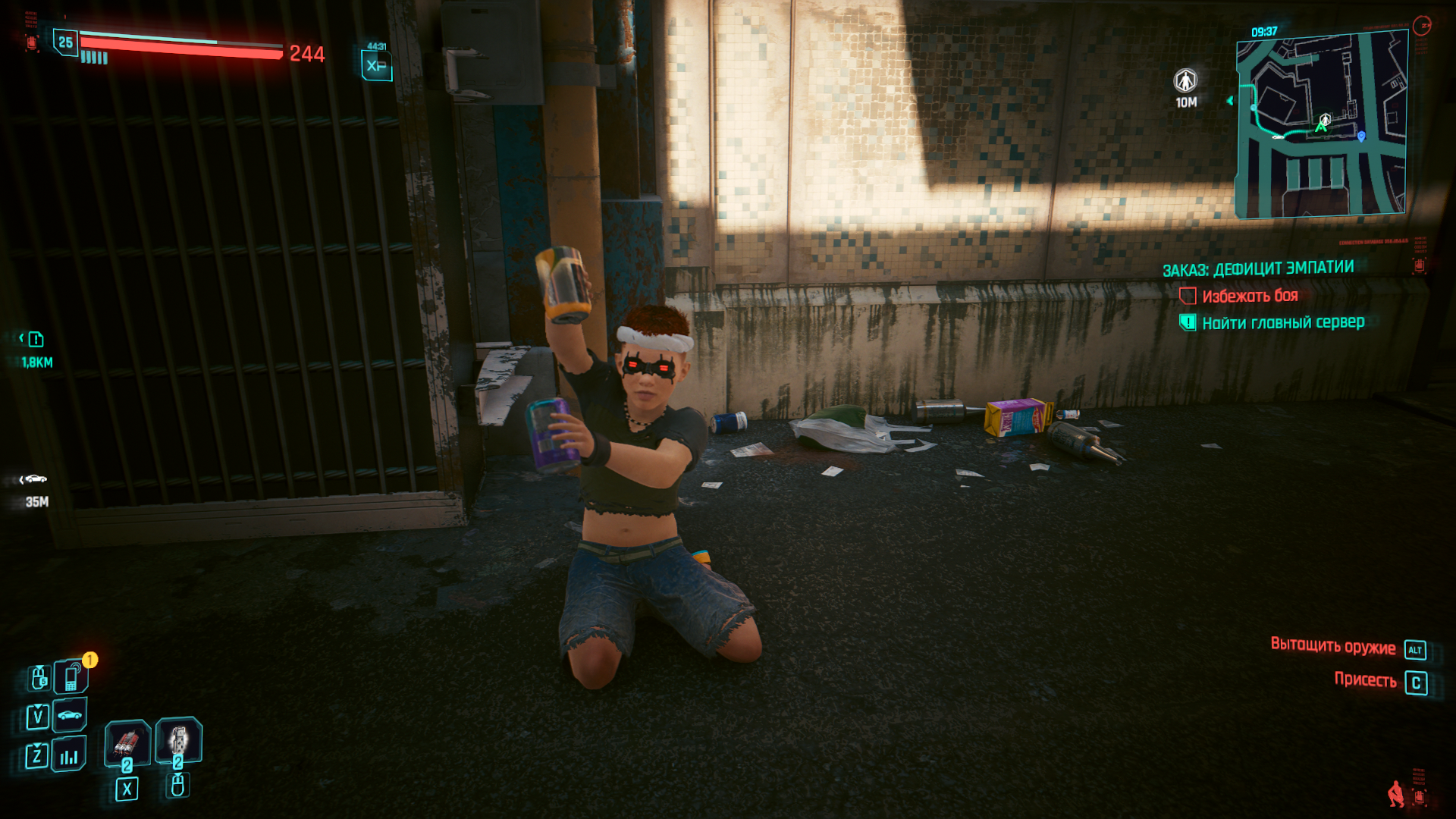Screen dimensions: 1456x819
Task: Click the "Избежать боя" optional objective
Action: coord(1250,296)
